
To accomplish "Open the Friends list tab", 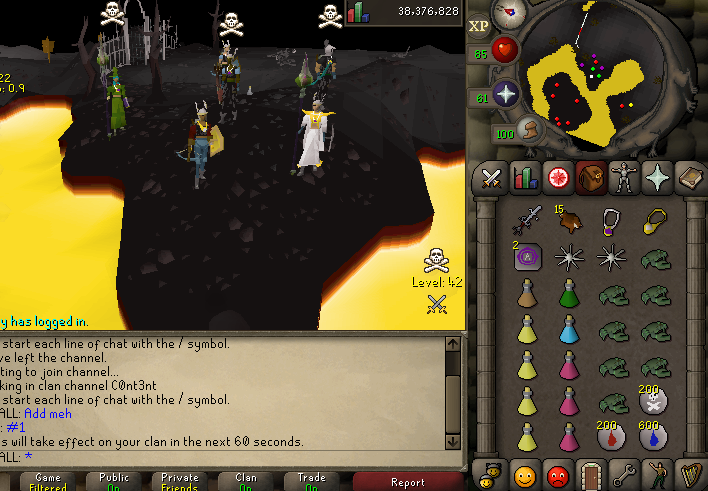I will pos(524,472).
